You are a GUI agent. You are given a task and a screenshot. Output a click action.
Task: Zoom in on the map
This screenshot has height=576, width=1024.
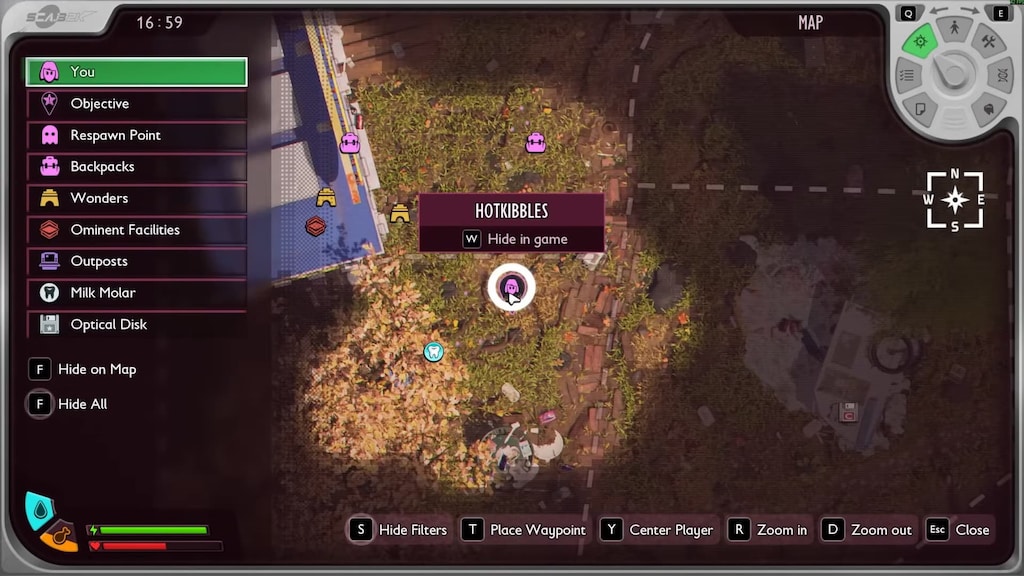768,530
